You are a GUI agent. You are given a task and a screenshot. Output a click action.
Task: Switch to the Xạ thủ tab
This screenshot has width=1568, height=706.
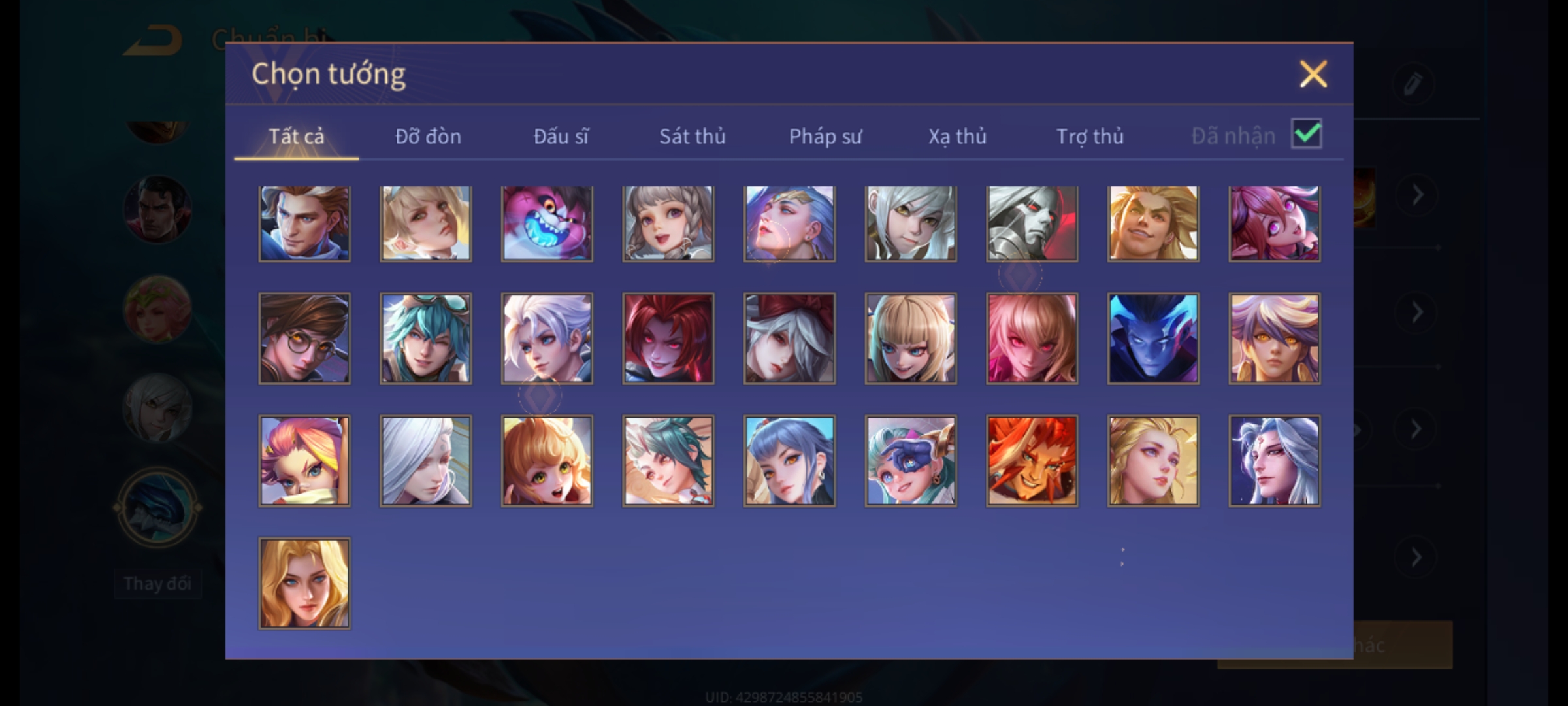click(957, 136)
